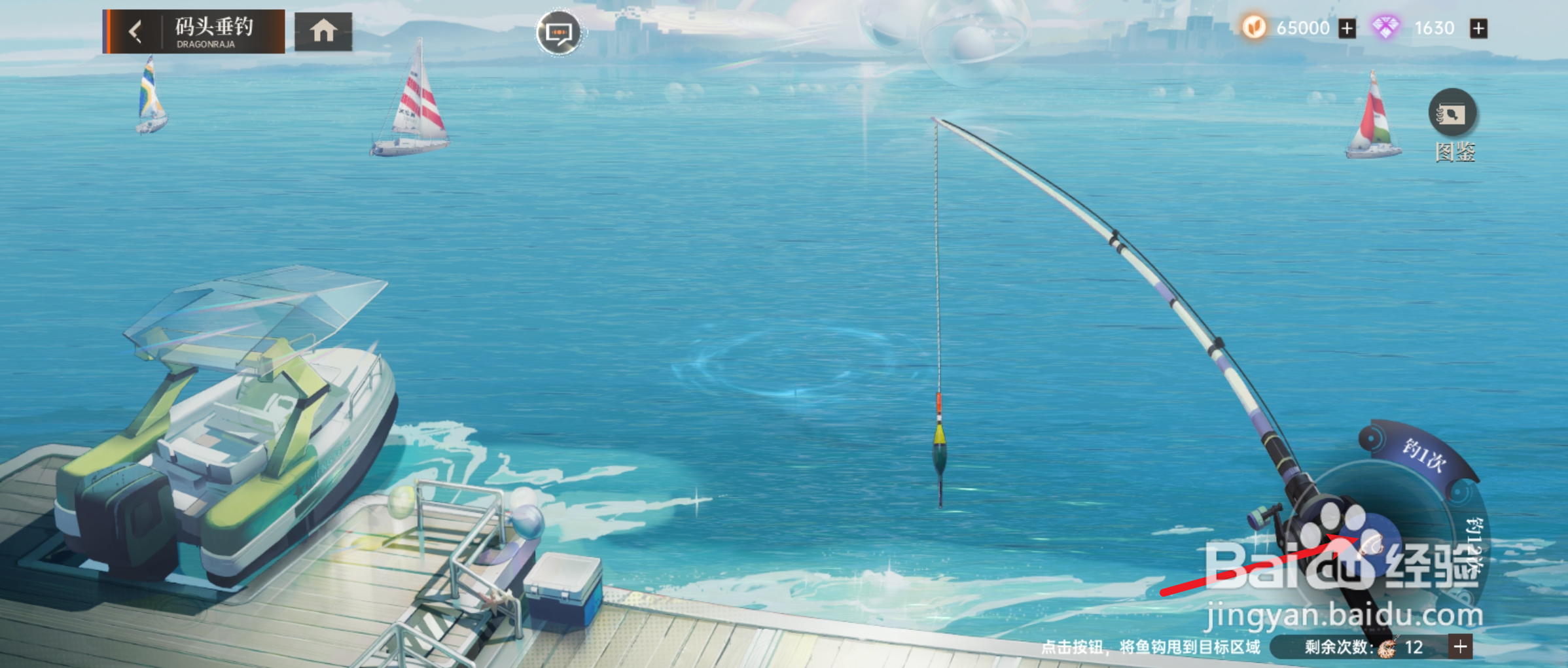This screenshot has width=1568, height=668.
Task: Open the 图鉴 fish collection
Action: coord(1452,114)
